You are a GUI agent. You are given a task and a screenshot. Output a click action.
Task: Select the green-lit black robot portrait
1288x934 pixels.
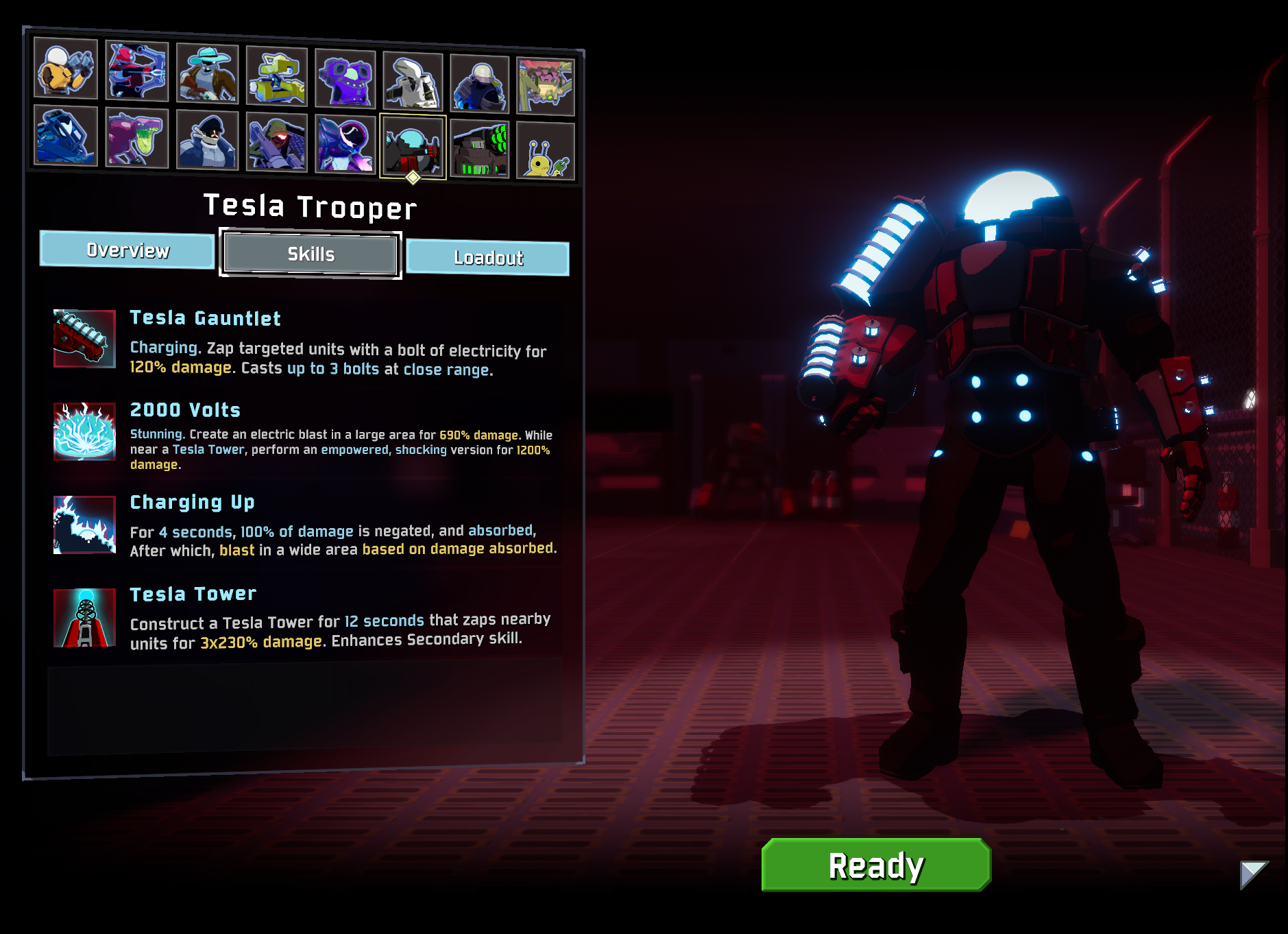click(x=479, y=149)
